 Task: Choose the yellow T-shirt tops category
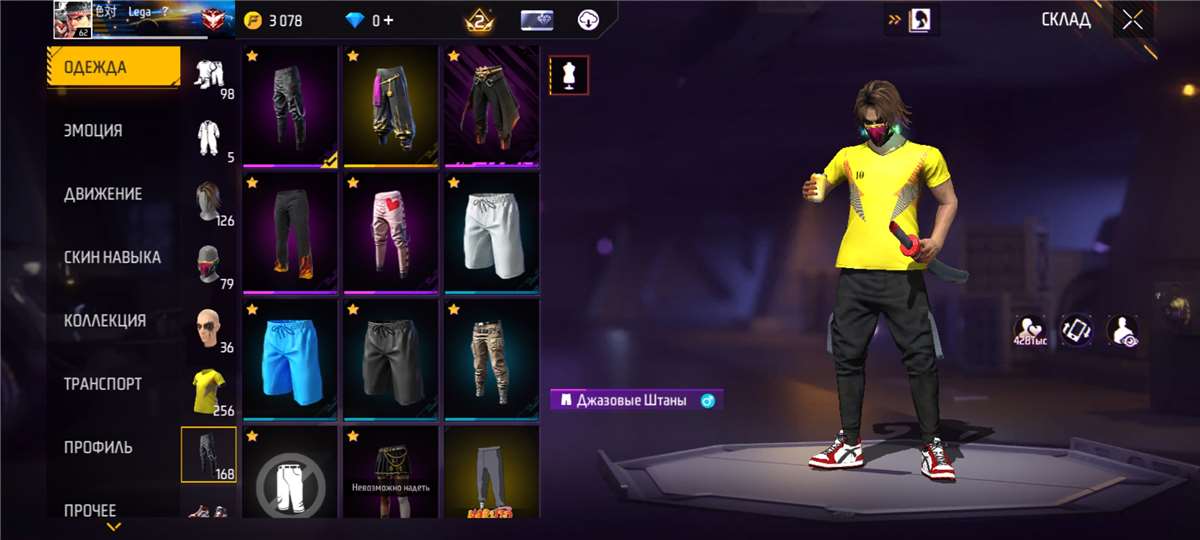(209, 391)
